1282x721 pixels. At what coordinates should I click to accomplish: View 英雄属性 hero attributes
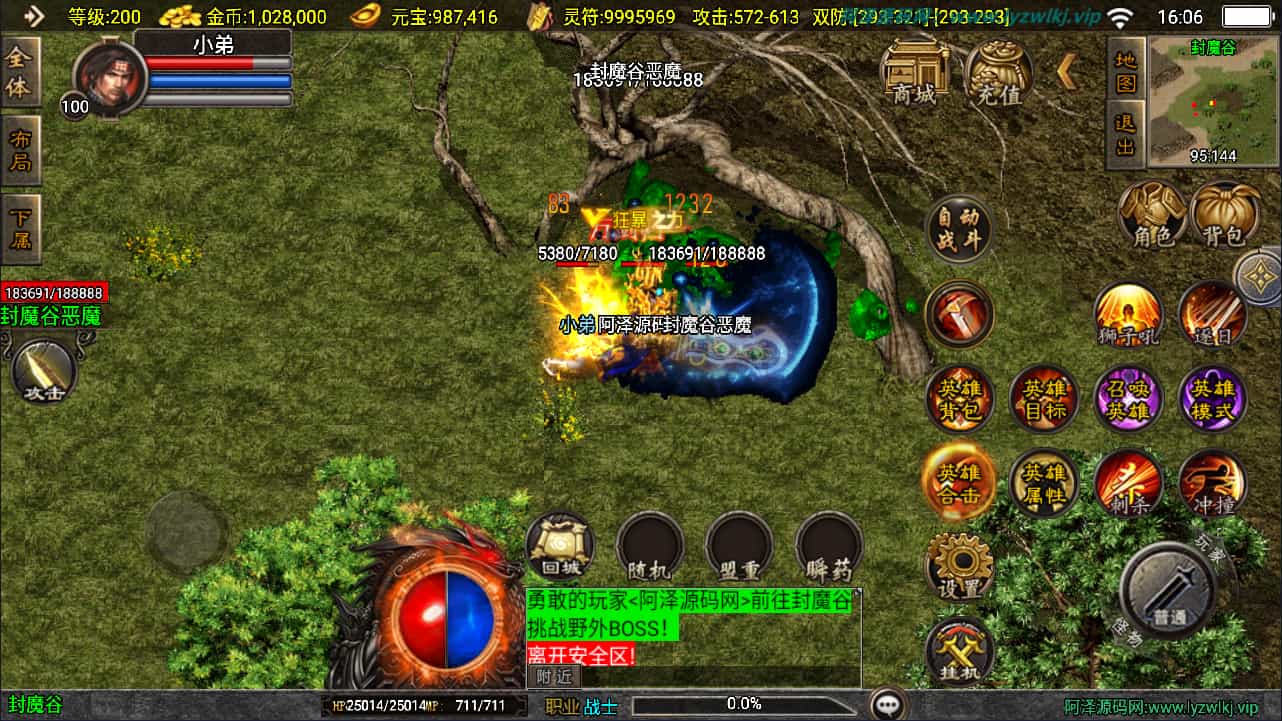coord(1043,483)
